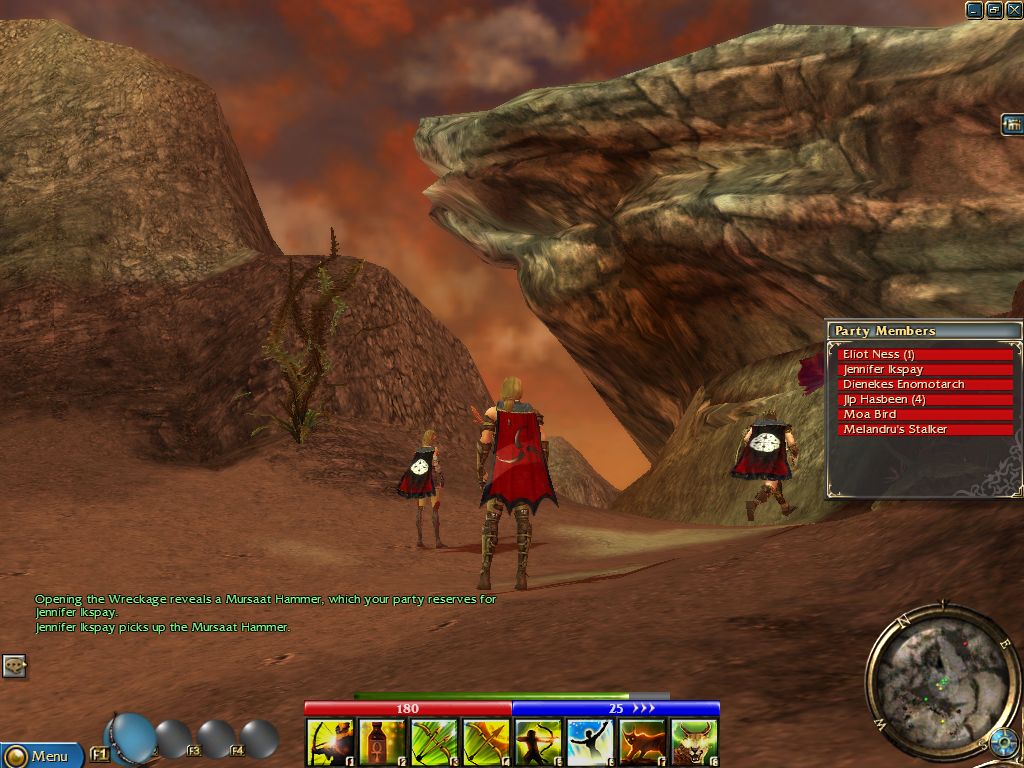Close the game window
The width and height of the screenshot is (1024, 768).
click(1014, 10)
